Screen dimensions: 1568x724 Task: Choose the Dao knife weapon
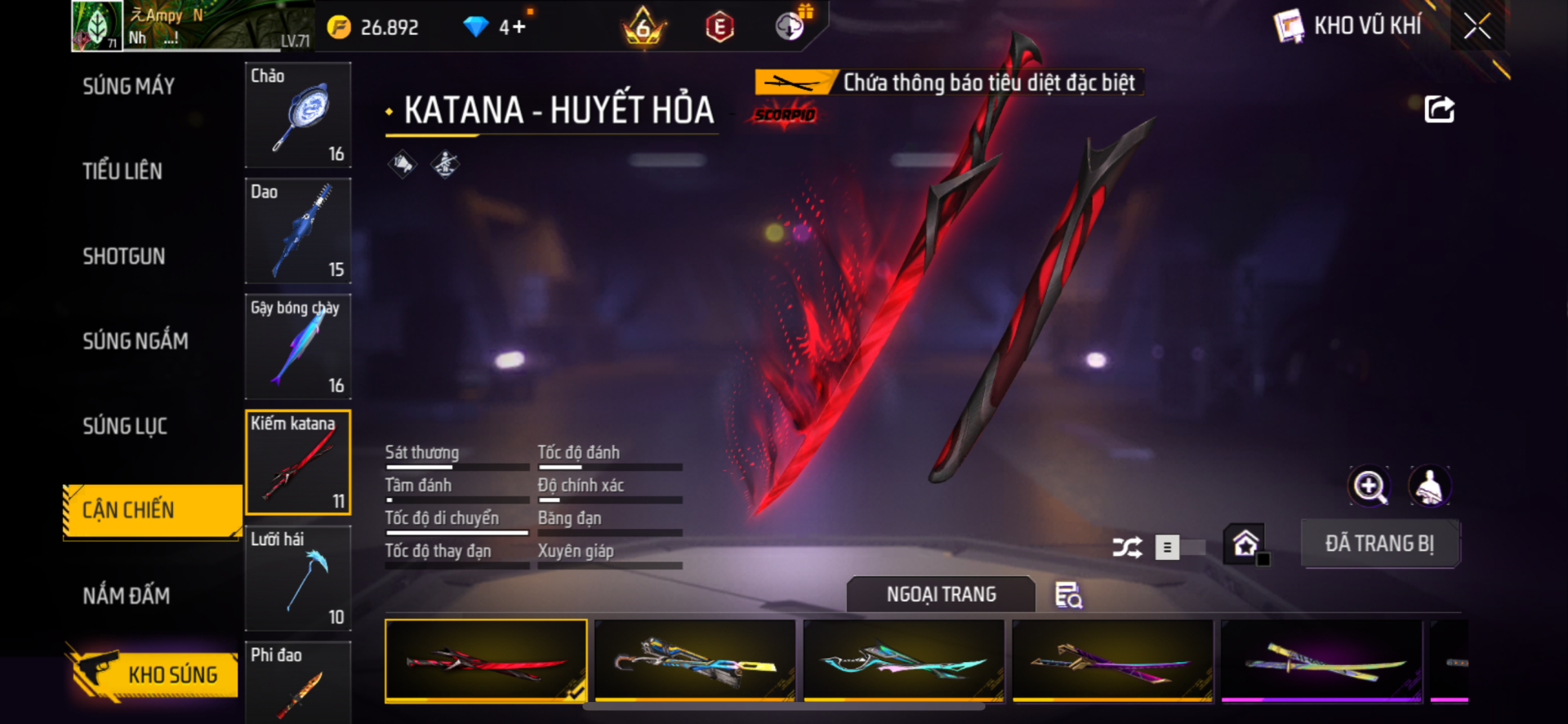coord(298,231)
